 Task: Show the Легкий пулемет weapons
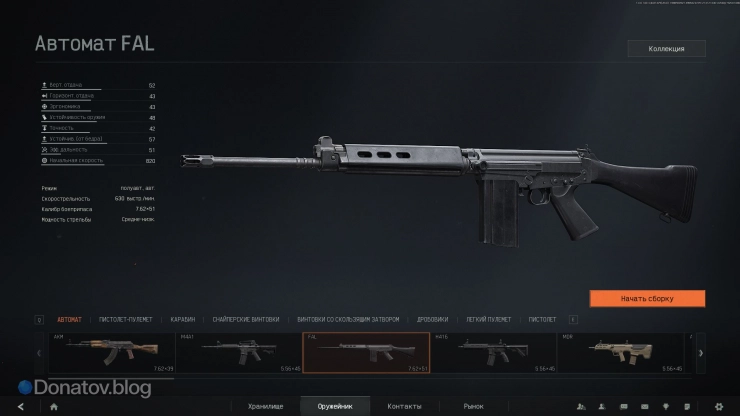point(488,320)
